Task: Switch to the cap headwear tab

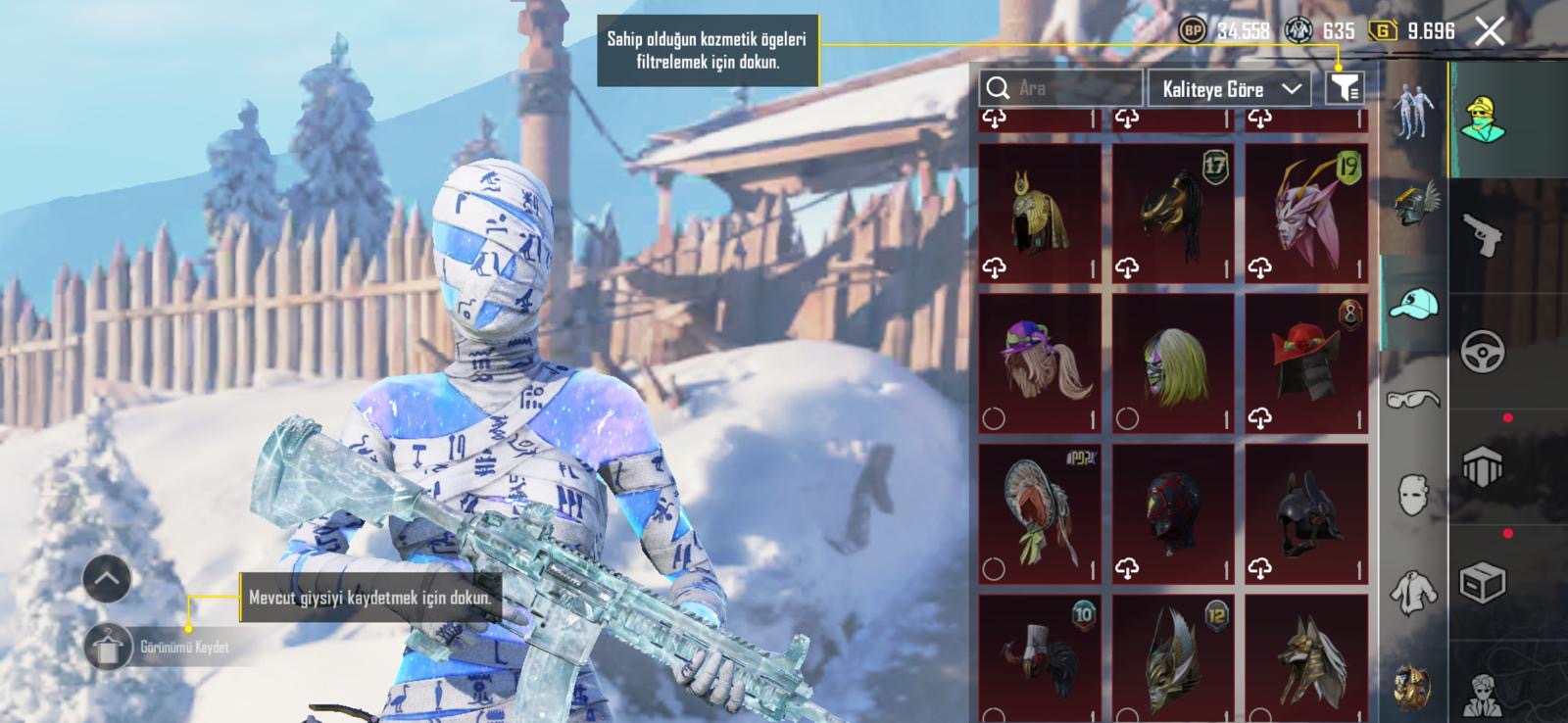Action: 1413,303
